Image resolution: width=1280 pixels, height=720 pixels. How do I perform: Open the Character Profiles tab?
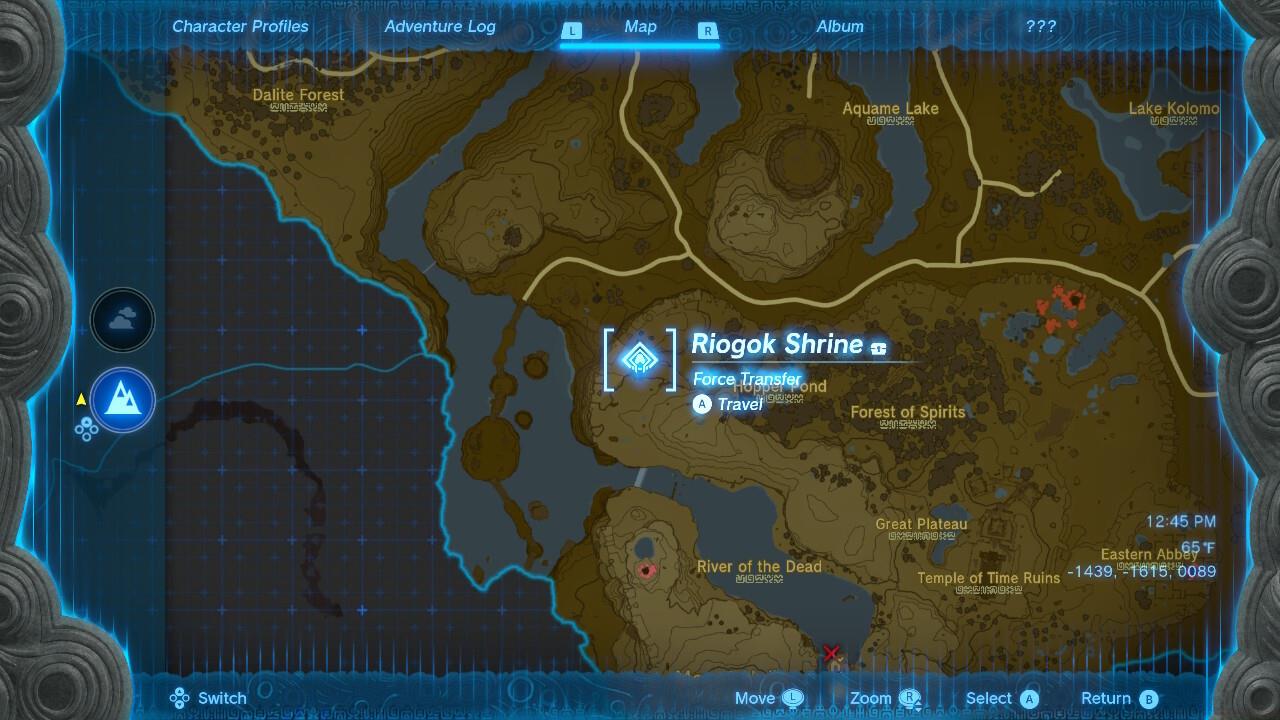tap(240, 26)
